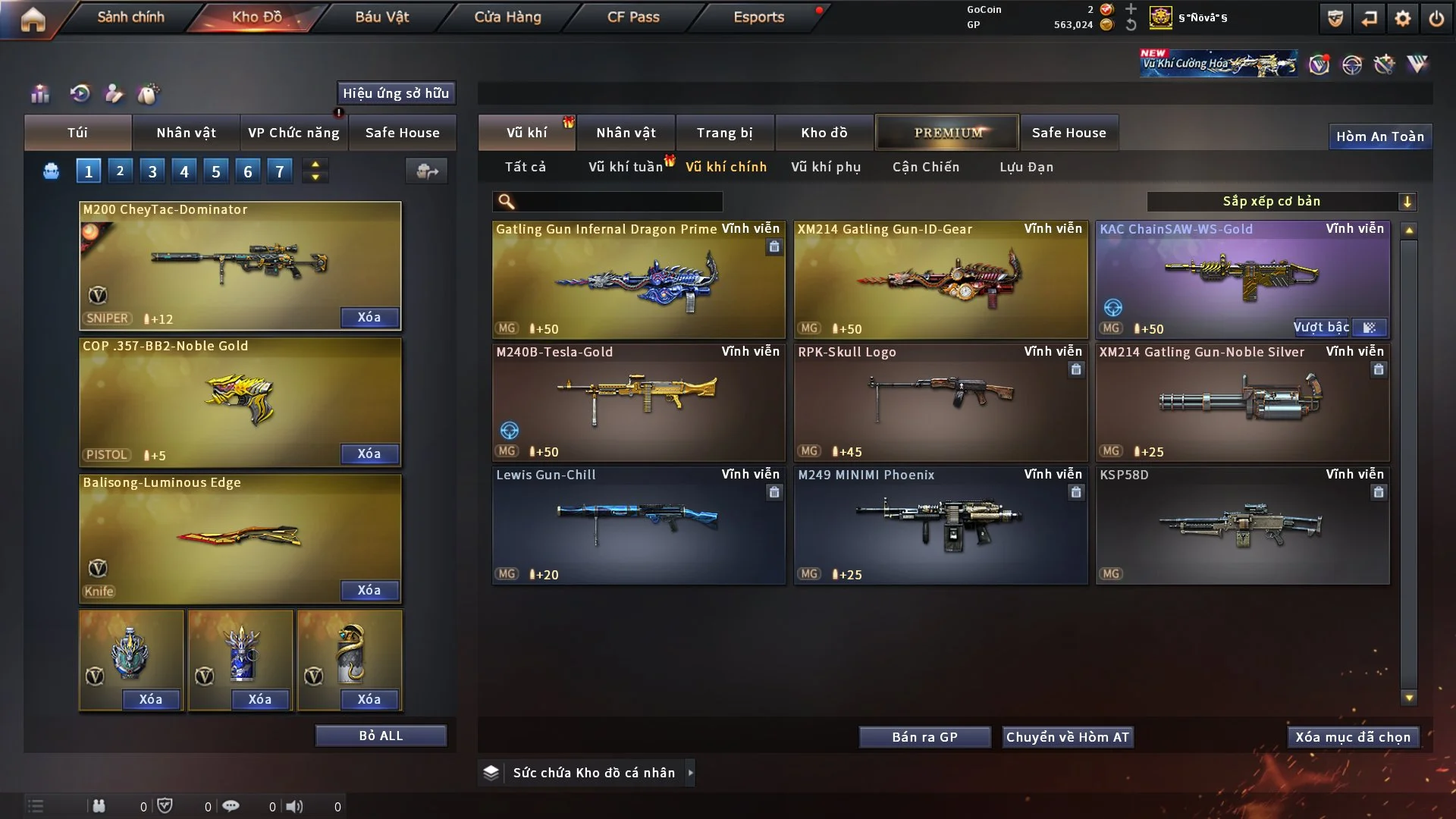Screen dimensions: 1456x819
Task: Choose the M240B-Tesla-Gold machine gun
Action: pos(639,403)
